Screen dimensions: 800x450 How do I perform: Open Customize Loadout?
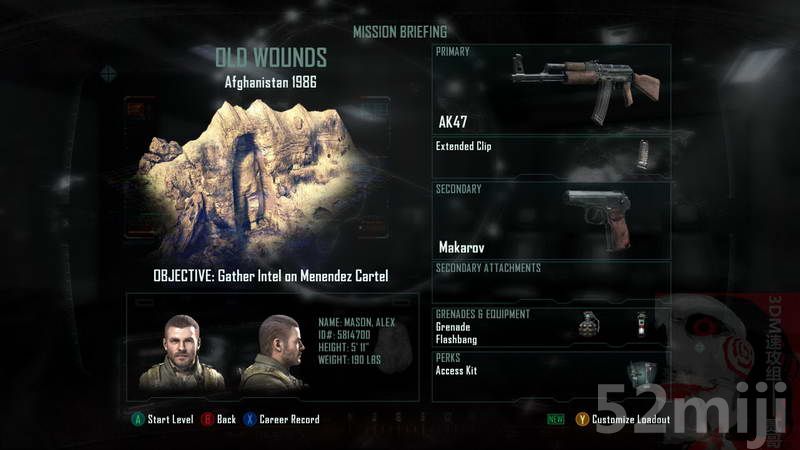pos(622,419)
